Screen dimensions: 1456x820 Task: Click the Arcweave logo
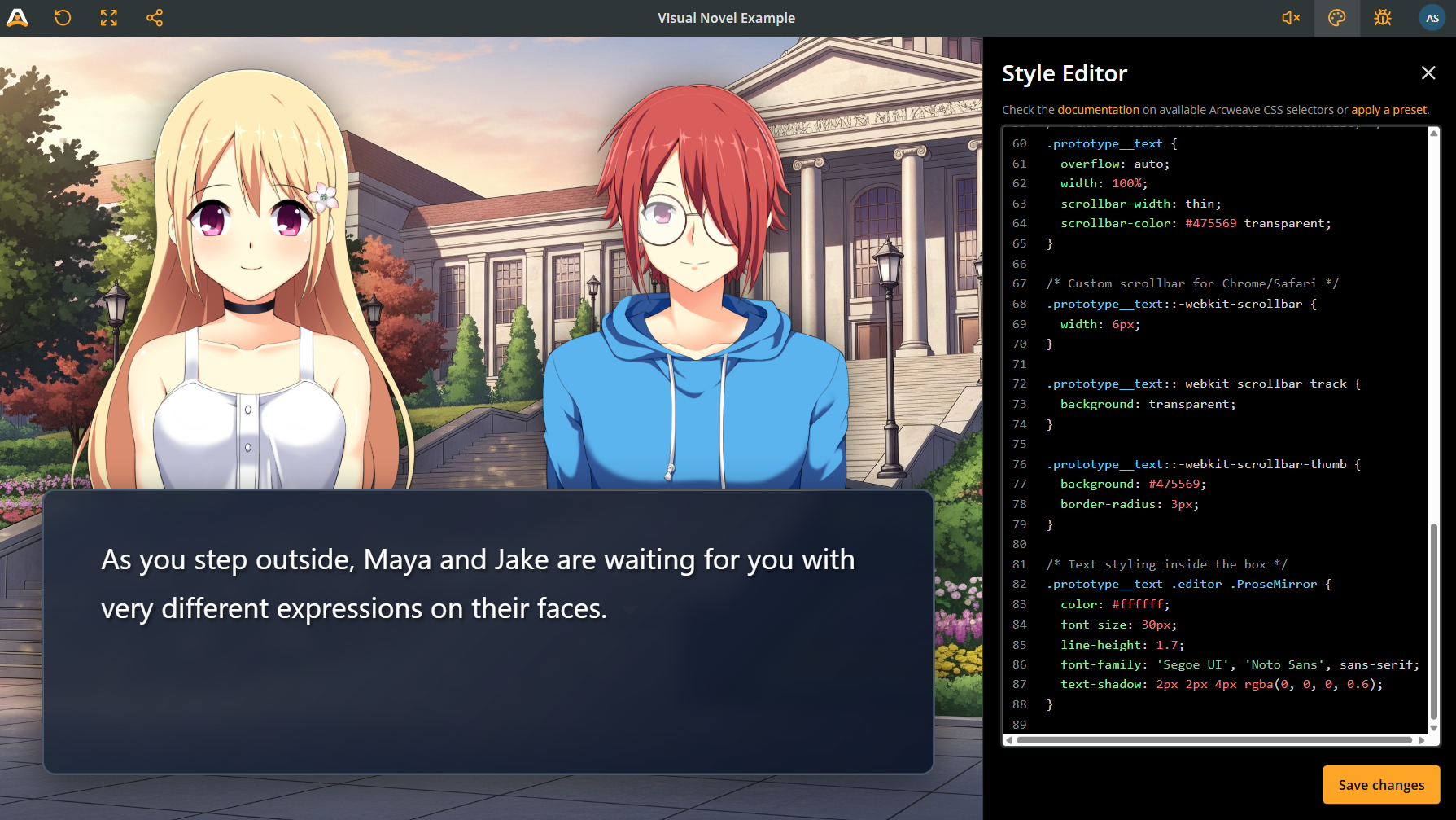(17, 18)
